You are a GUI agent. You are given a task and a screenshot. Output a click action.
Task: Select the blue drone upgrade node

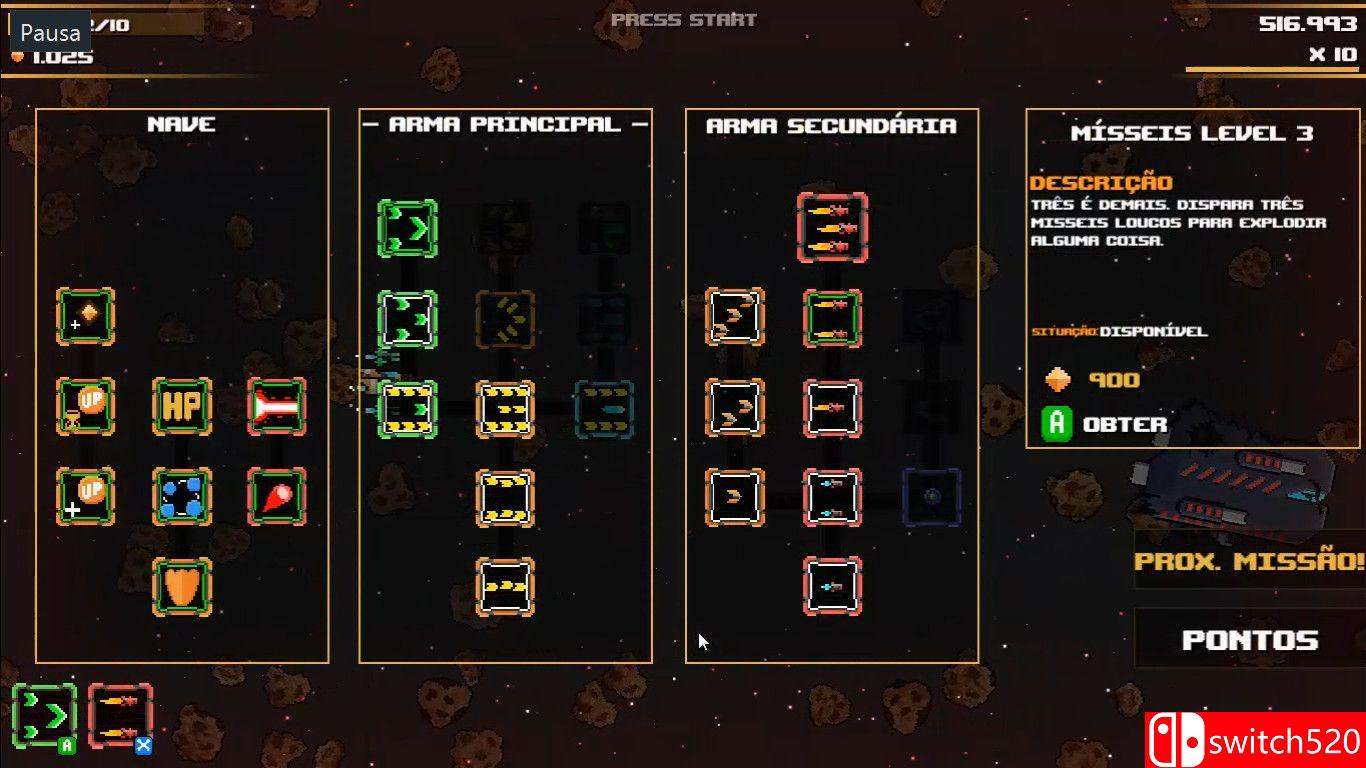(x=183, y=495)
